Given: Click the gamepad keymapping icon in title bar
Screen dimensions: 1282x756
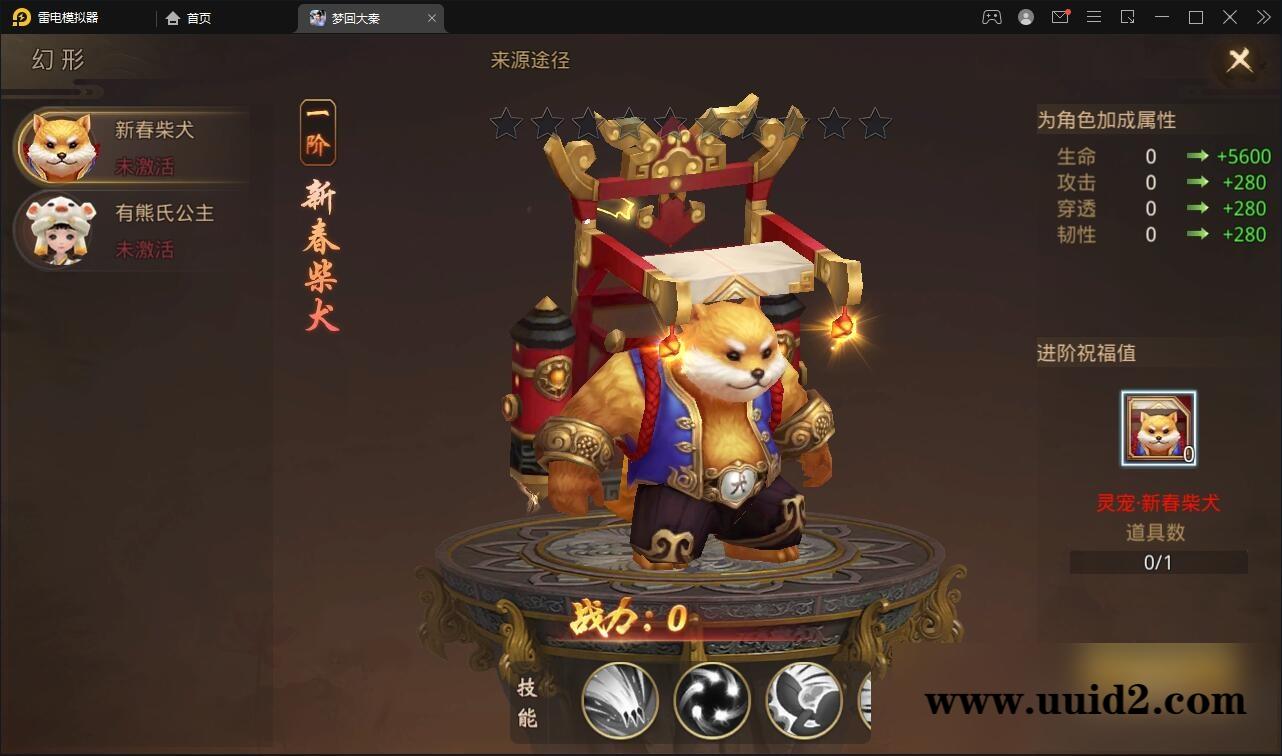Looking at the screenshot, I should 990,17.
